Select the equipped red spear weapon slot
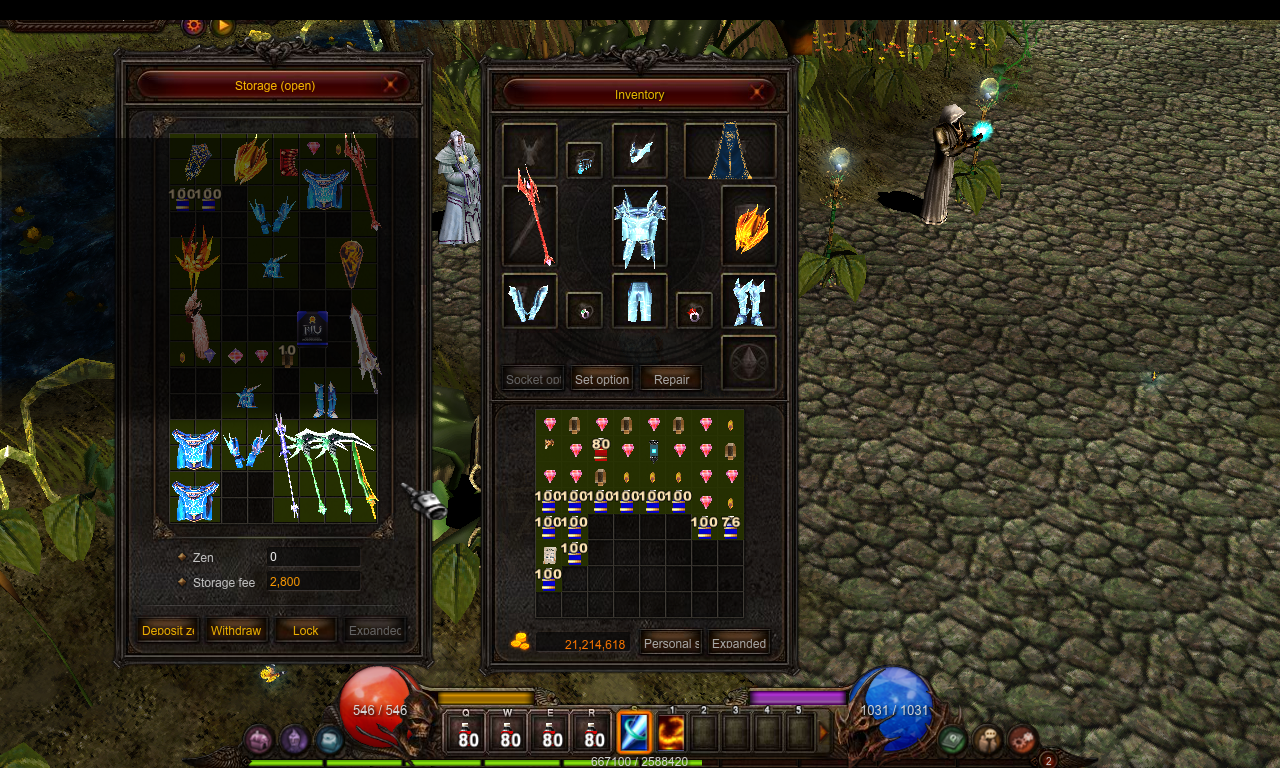The height and width of the screenshot is (768, 1280). point(529,225)
